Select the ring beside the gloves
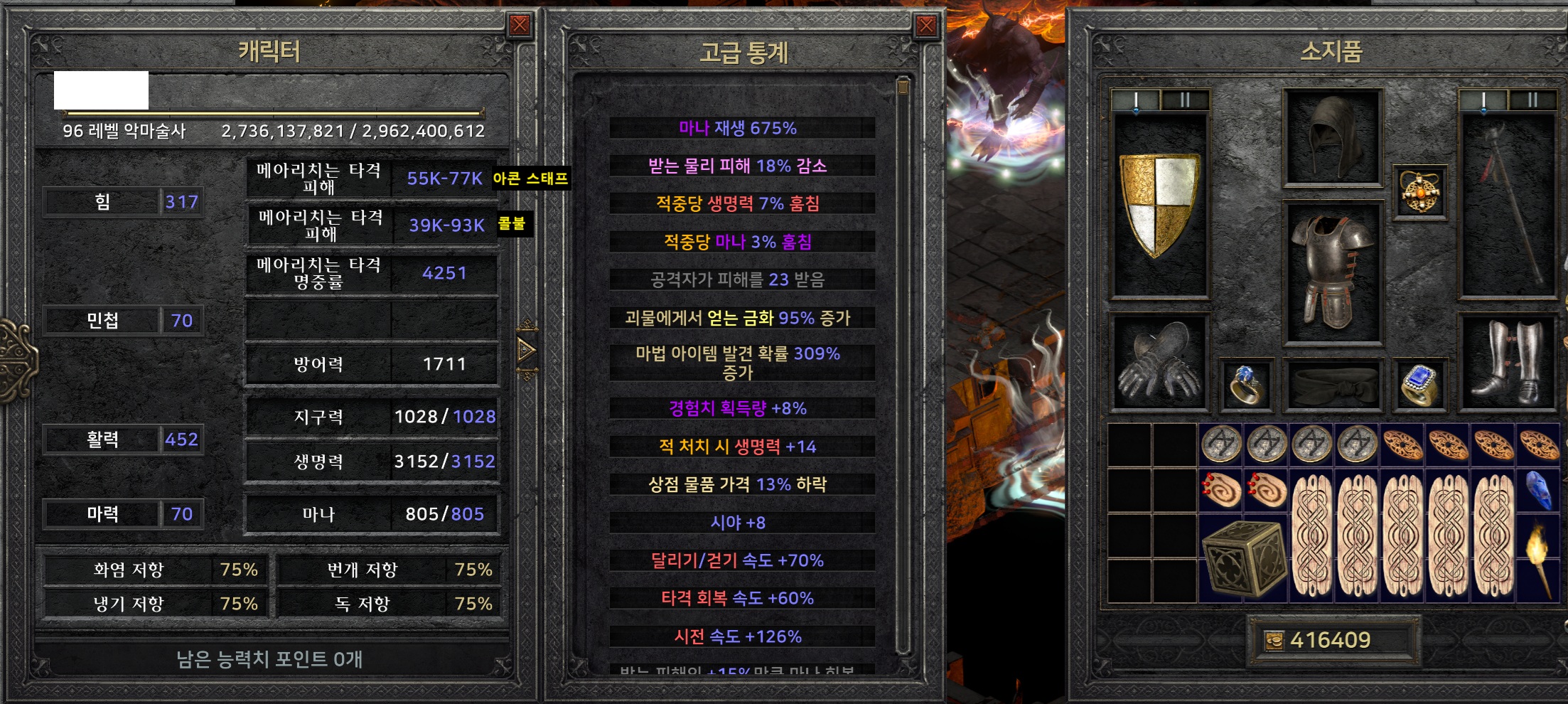This screenshot has width=1568, height=704. pyautogui.click(x=1246, y=385)
